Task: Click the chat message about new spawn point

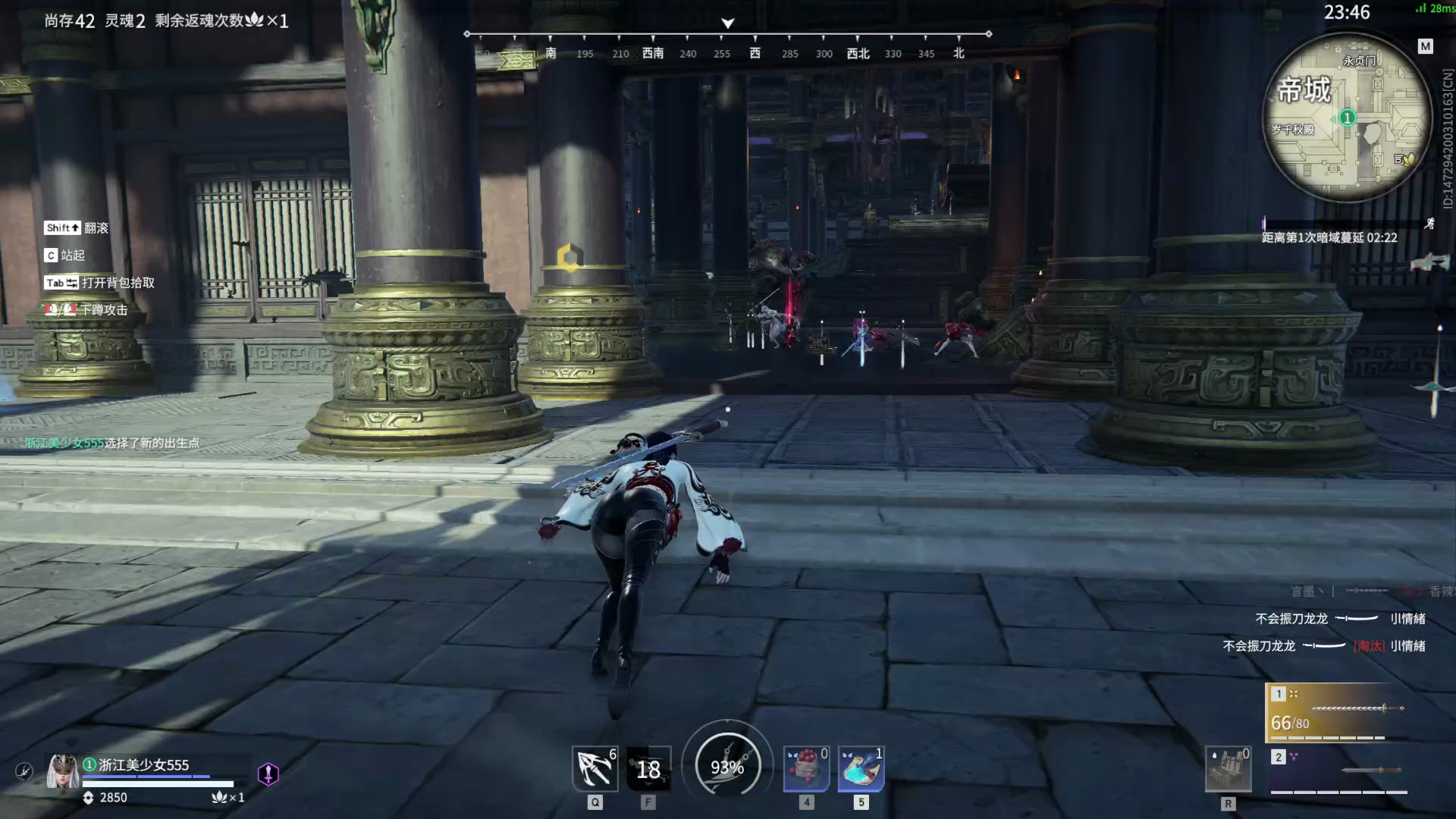Action: [x=112, y=443]
